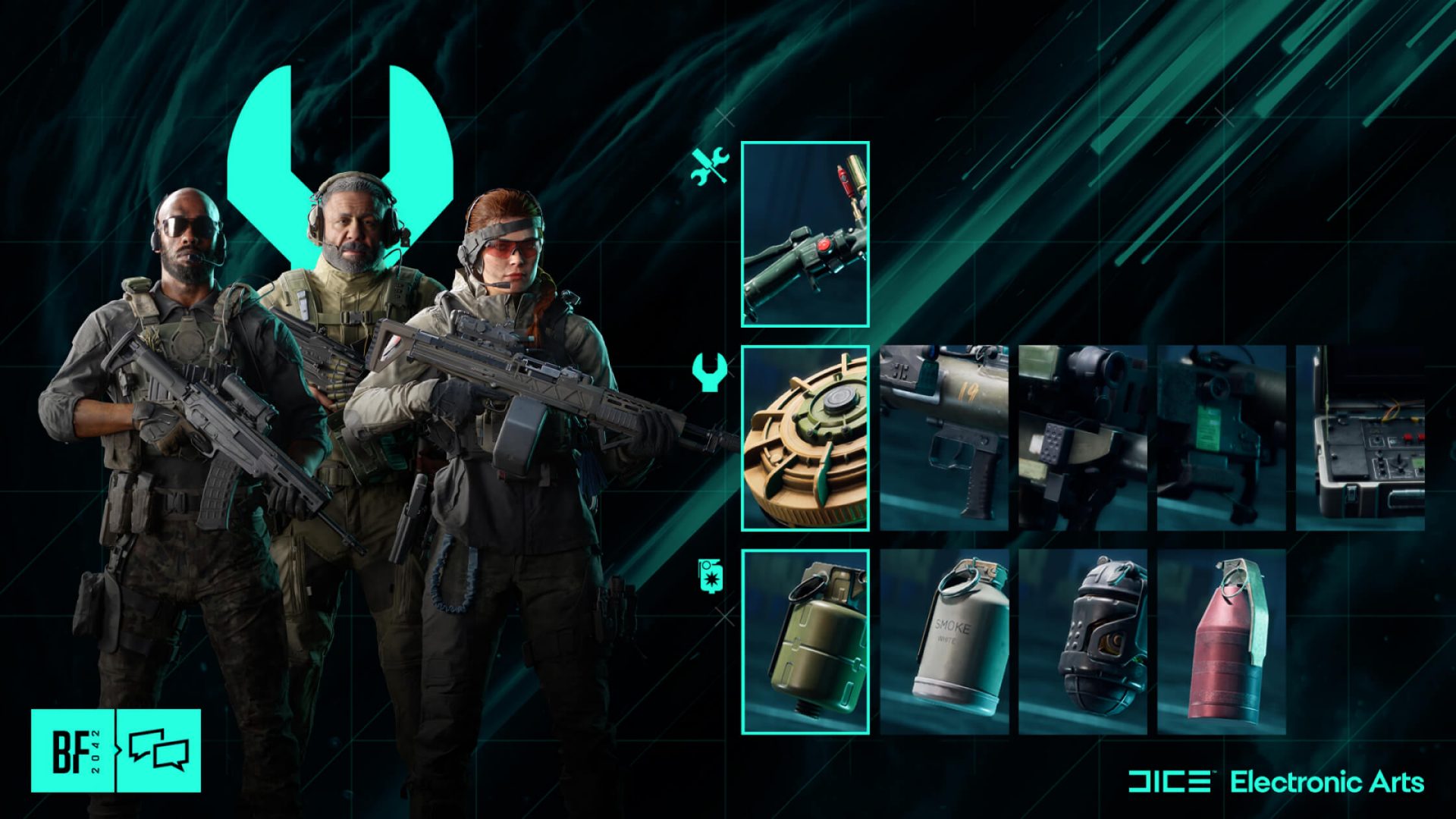The image size is (1456, 819).
Task: Click the small wrench category icon
Action: pos(710,372)
